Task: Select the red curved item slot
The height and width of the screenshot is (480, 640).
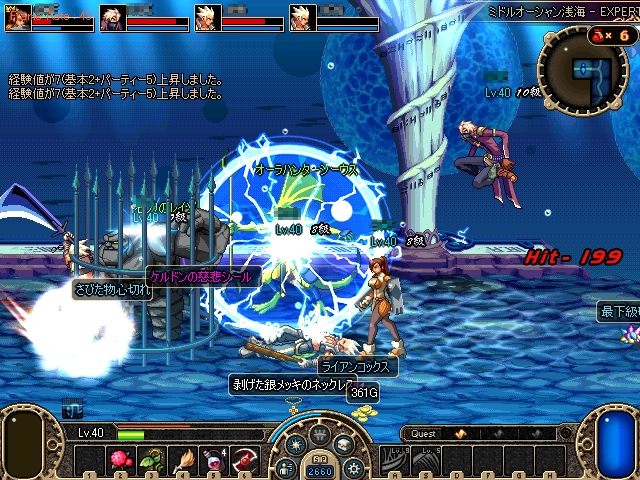Action: click(245, 460)
